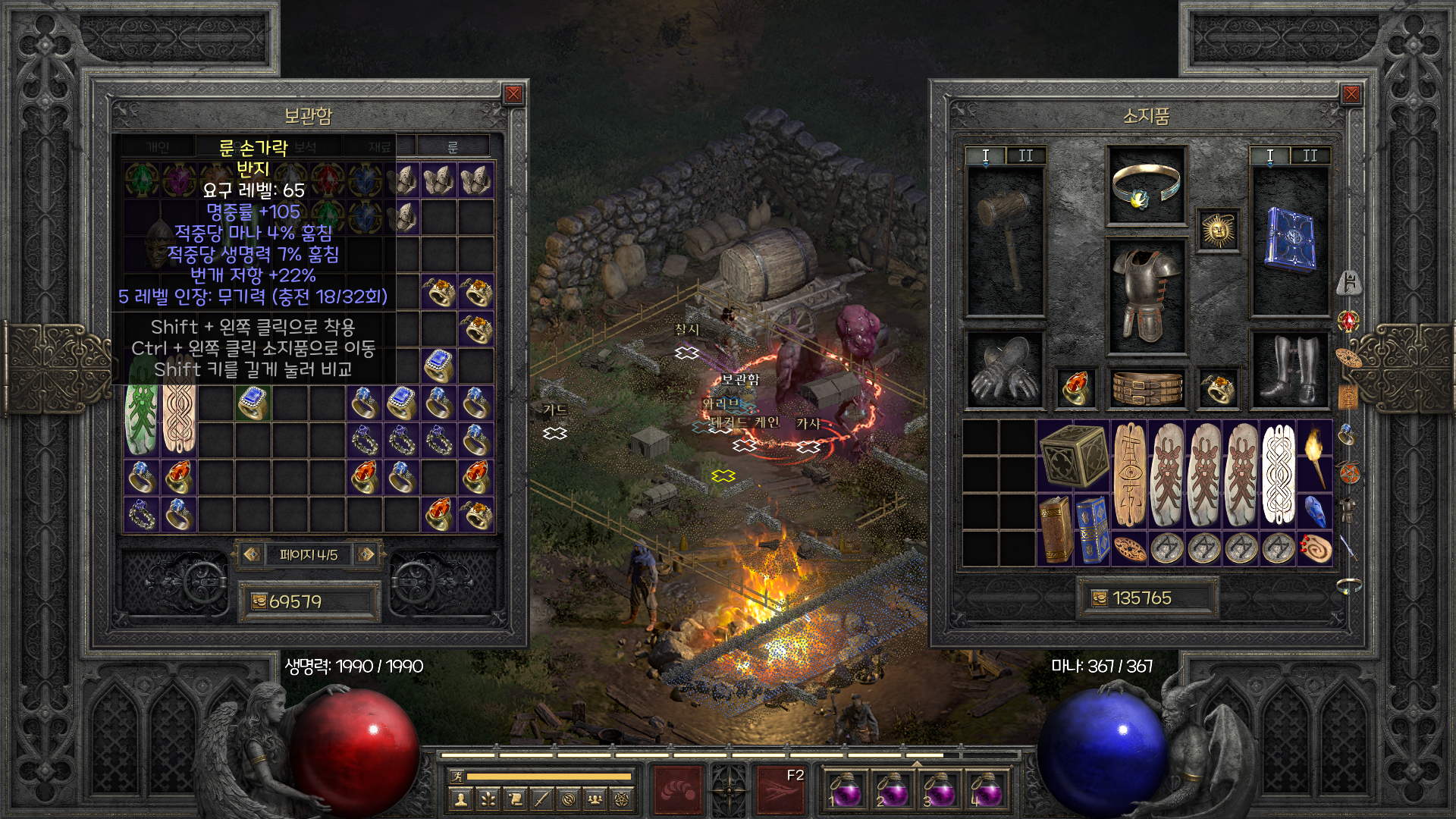Viewport: 1456px width, 819px height.
Task: Open inventory gold drop button
Action: tap(1099, 598)
